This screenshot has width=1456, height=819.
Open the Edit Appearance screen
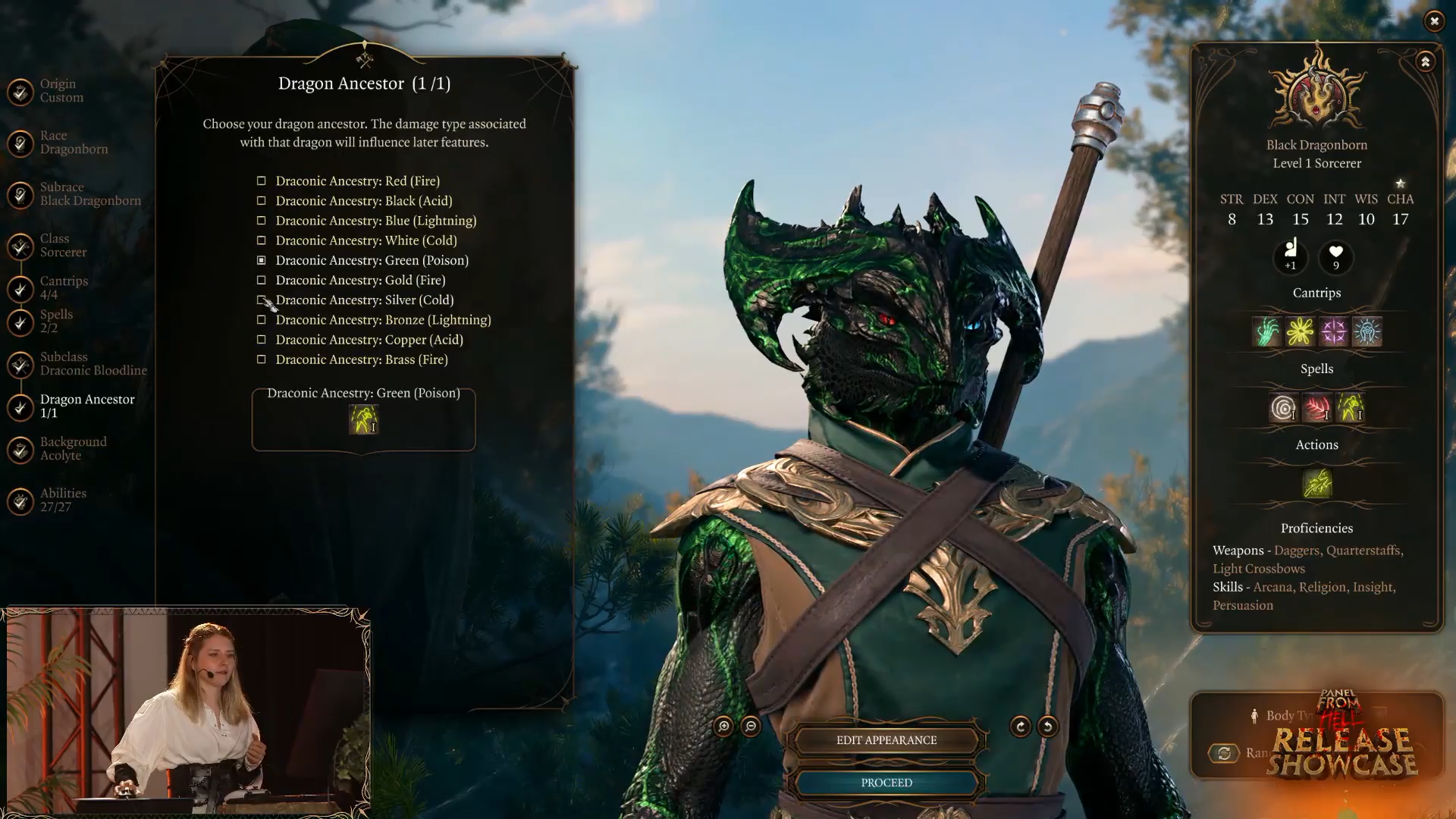(x=886, y=740)
